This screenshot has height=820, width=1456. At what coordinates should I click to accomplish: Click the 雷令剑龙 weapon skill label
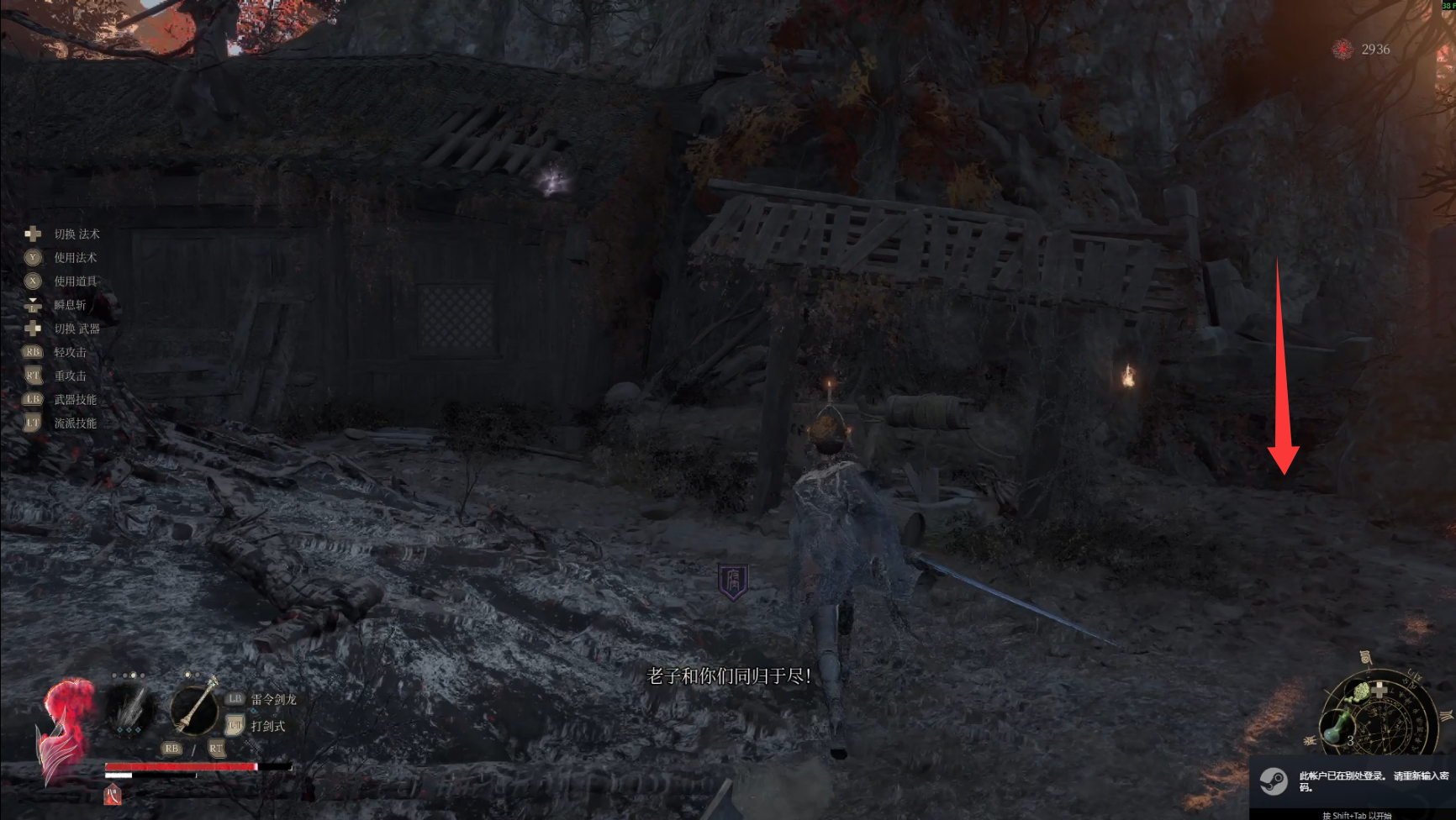click(x=273, y=699)
